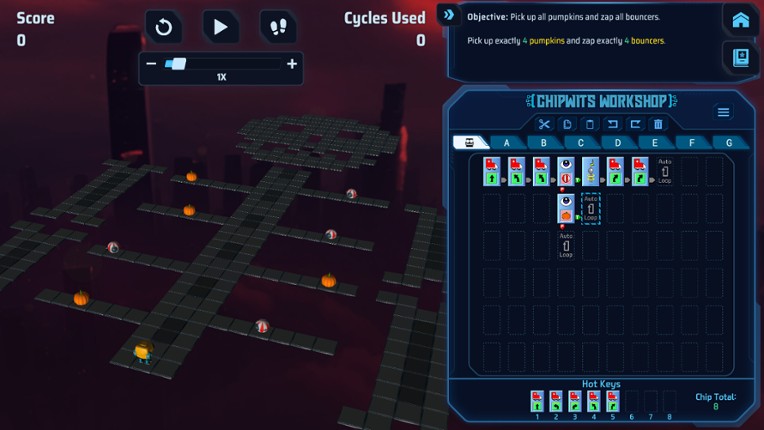764x430 pixels.
Task: Click the speed slider handle
Action: 177,64
